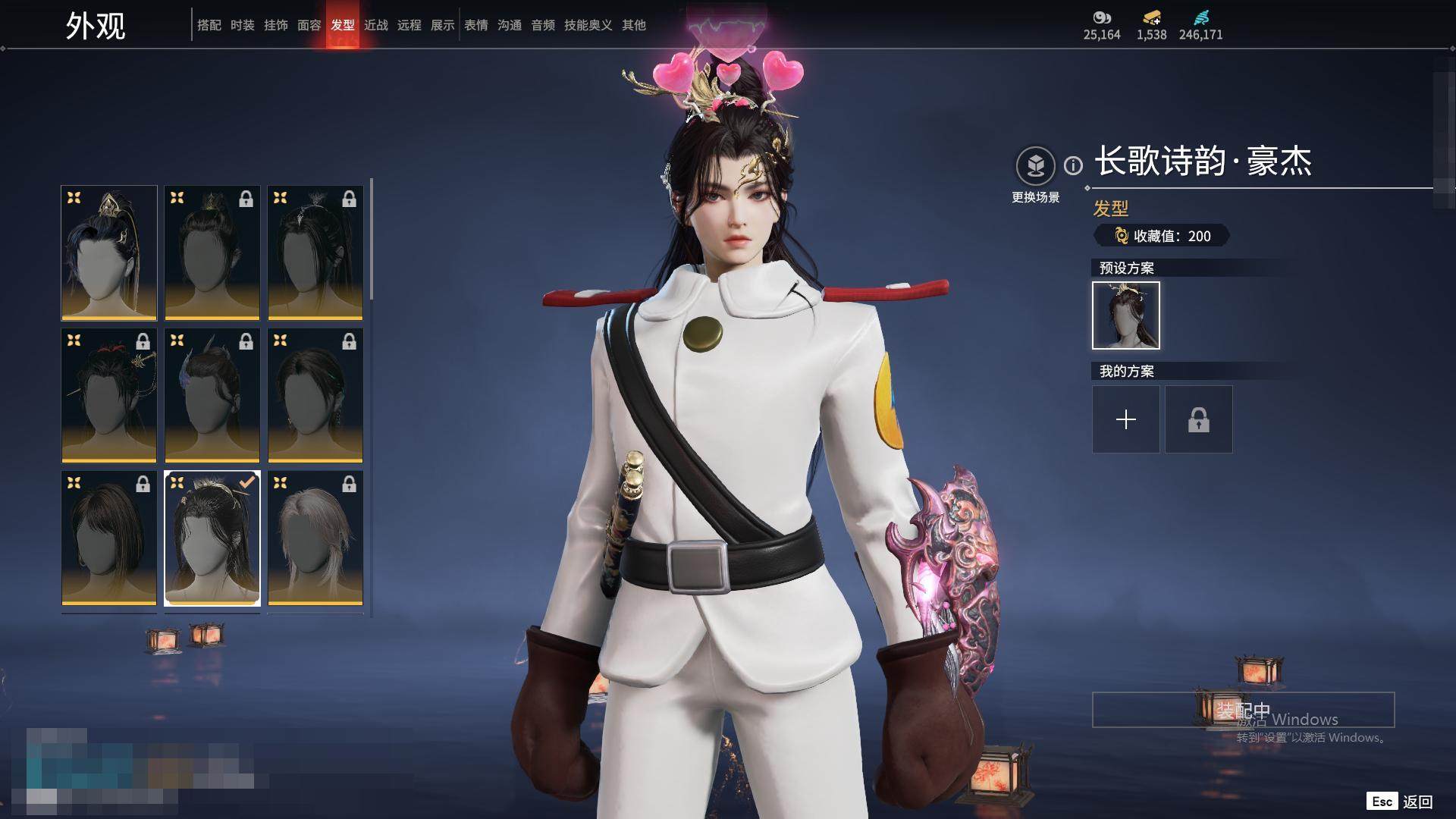Image resolution: width=1456 pixels, height=819 pixels.
Task: Show the 展示 tab
Action: tap(443, 25)
